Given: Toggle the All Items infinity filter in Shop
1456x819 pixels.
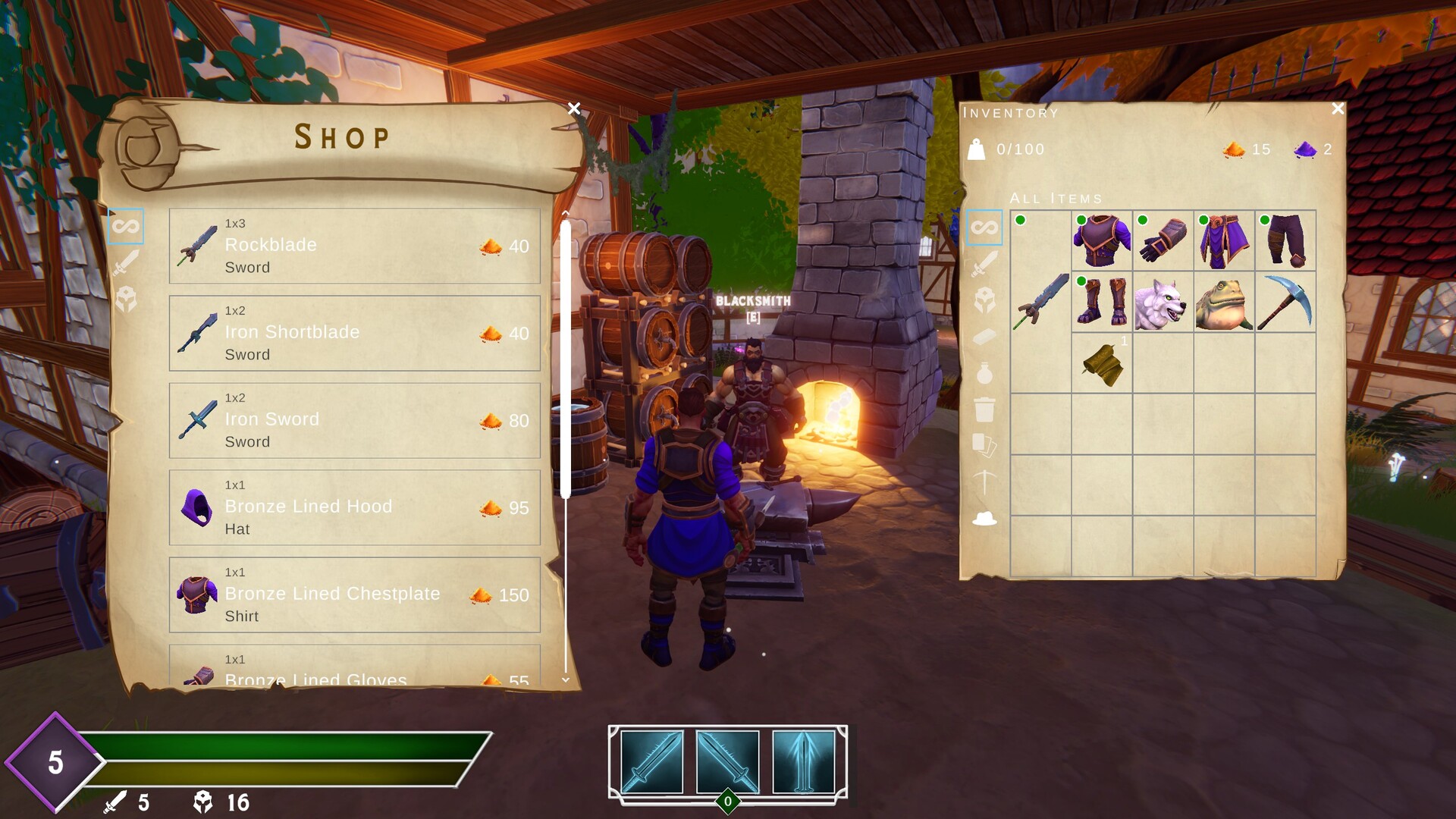Looking at the screenshot, I should tap(126, 227).
